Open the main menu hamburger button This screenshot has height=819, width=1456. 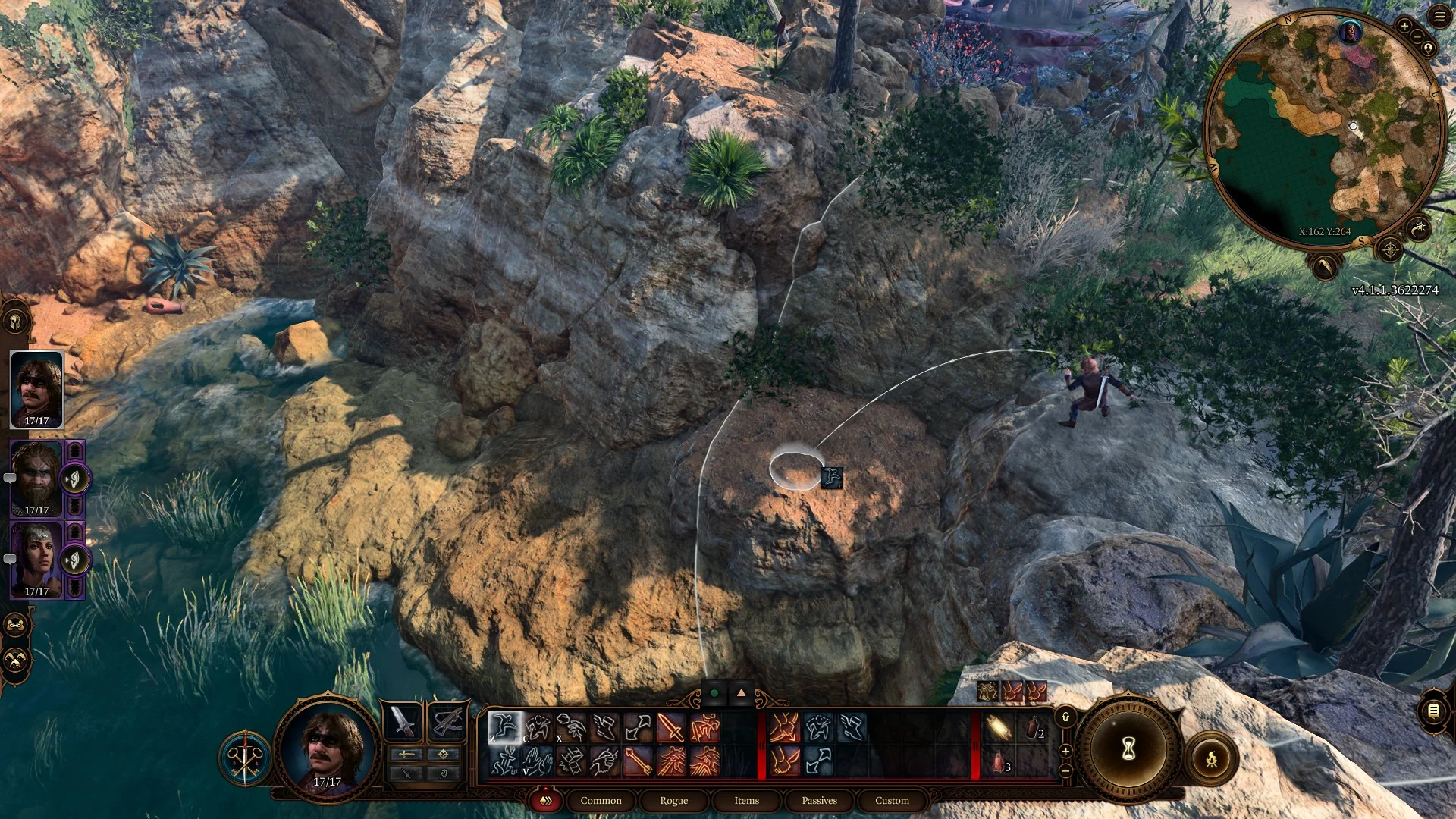1439,17
